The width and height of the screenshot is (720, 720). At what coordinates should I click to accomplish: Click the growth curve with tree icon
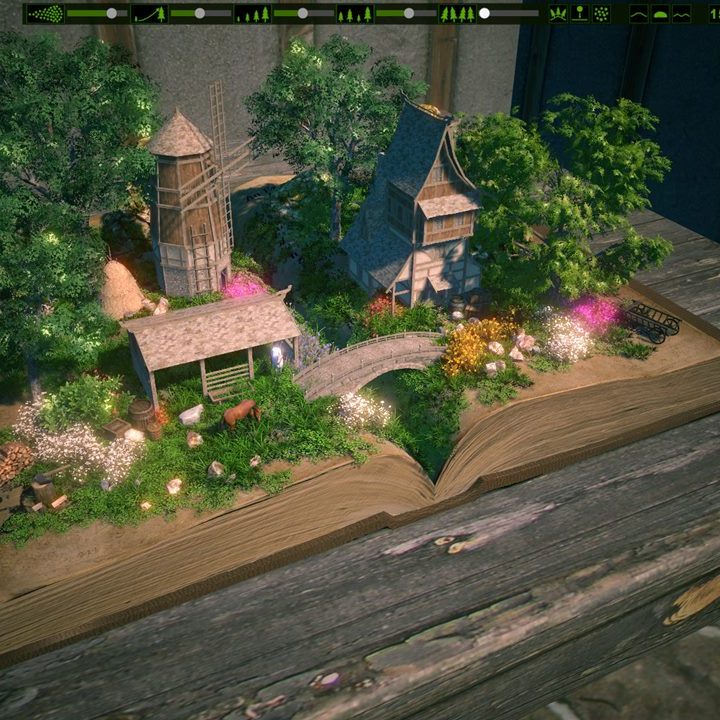(x=149, y=14)
